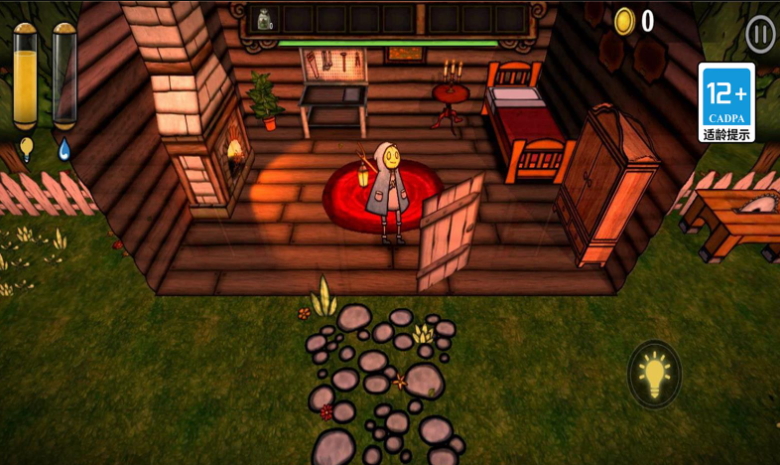Pause the game with the round button
This screenshot has height=465, width=780.
pyautogui.click(x=760, y=34)
